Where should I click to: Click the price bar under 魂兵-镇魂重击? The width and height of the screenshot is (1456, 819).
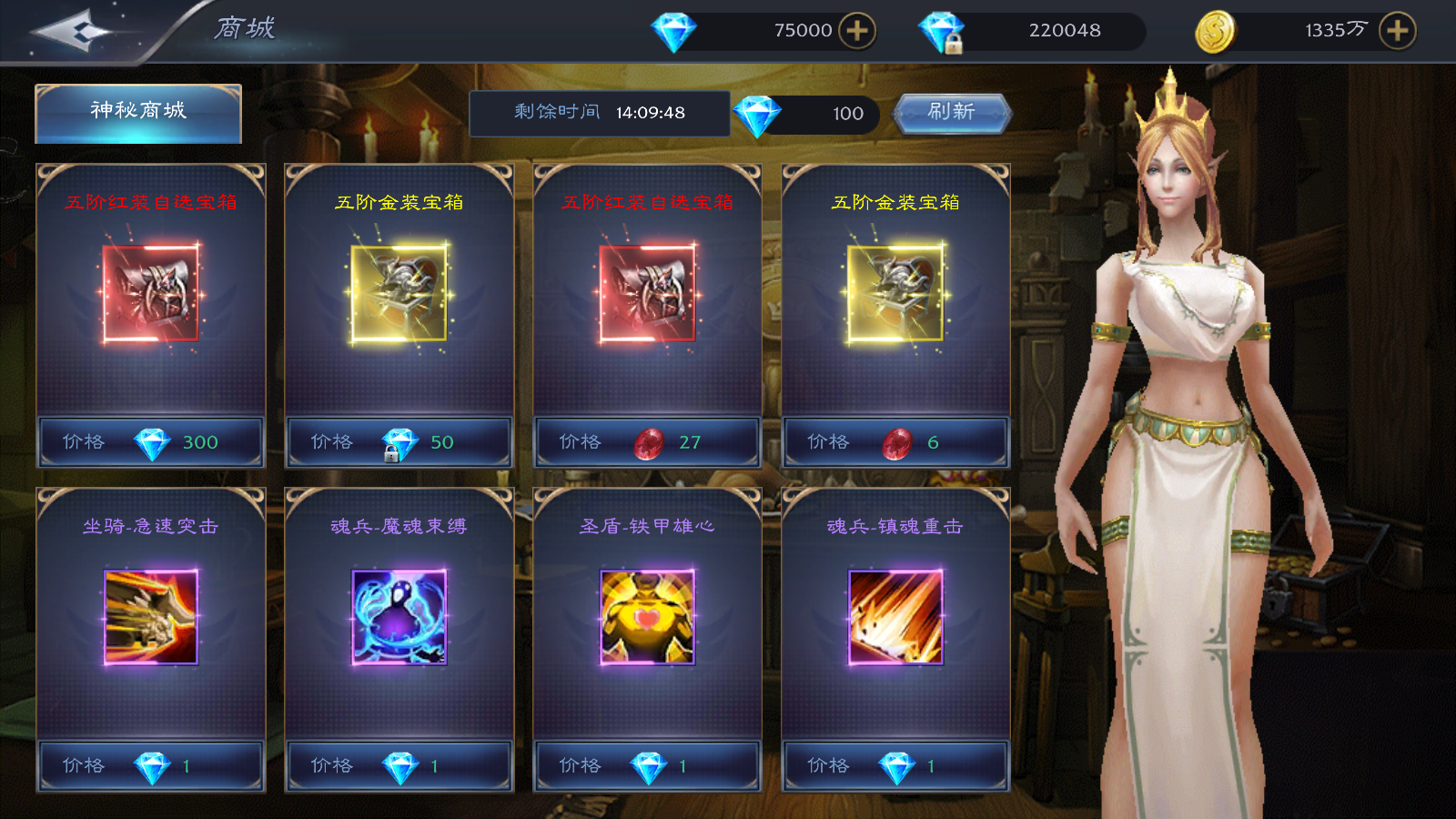point(895,766)
